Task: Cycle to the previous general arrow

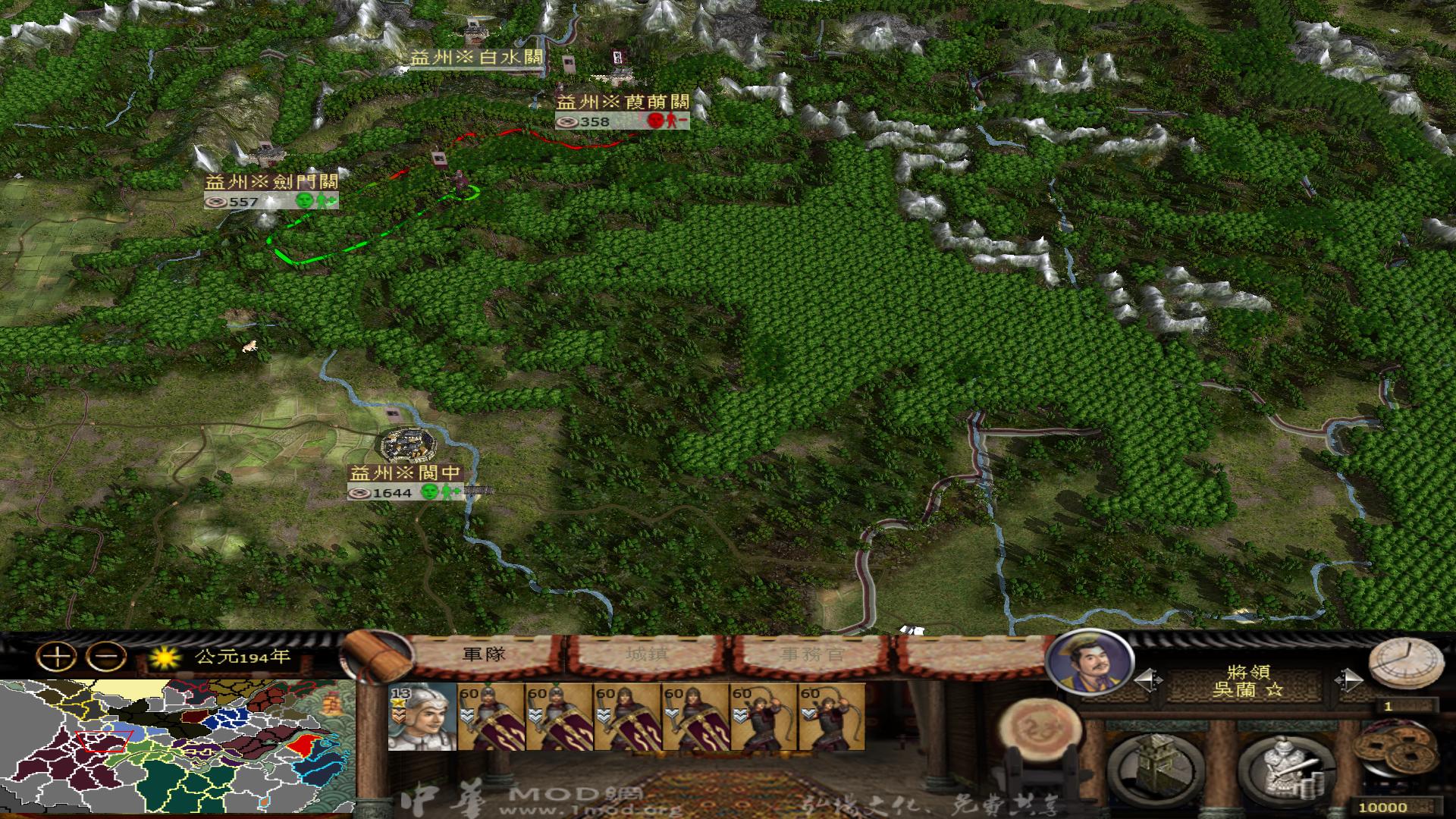Action: pos(1147,680)
